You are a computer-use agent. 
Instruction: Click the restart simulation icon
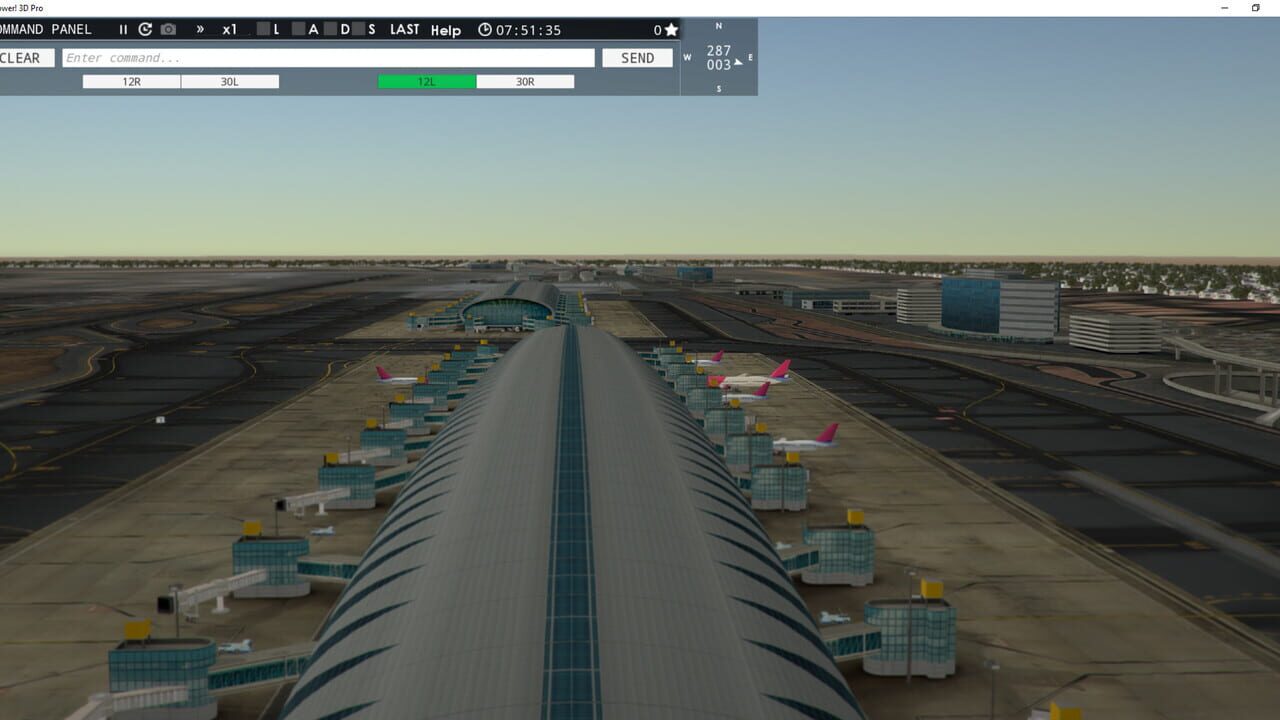(x=143, y=30)
